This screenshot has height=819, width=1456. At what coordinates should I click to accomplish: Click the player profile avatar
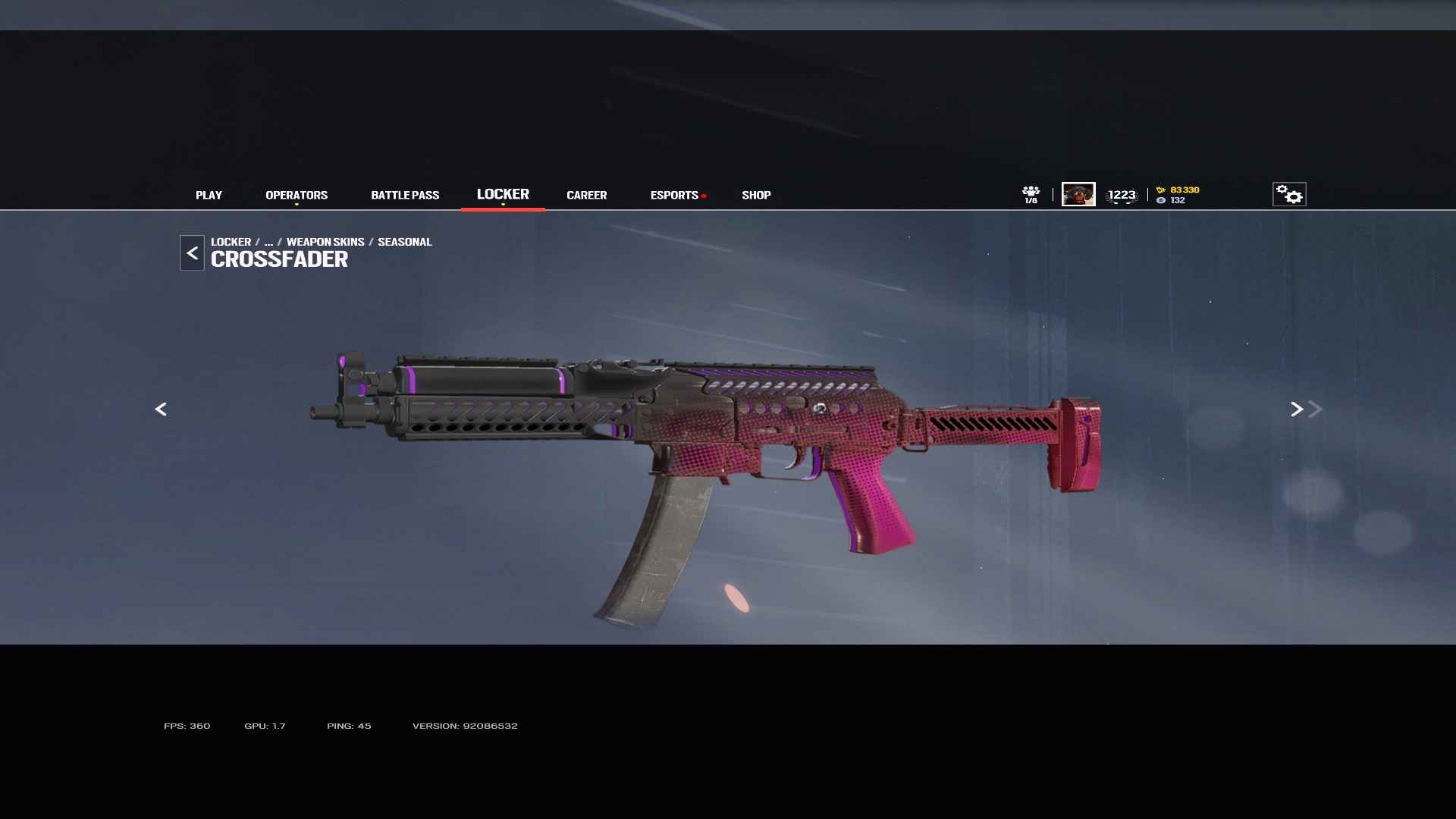[x=1078, y=194]
